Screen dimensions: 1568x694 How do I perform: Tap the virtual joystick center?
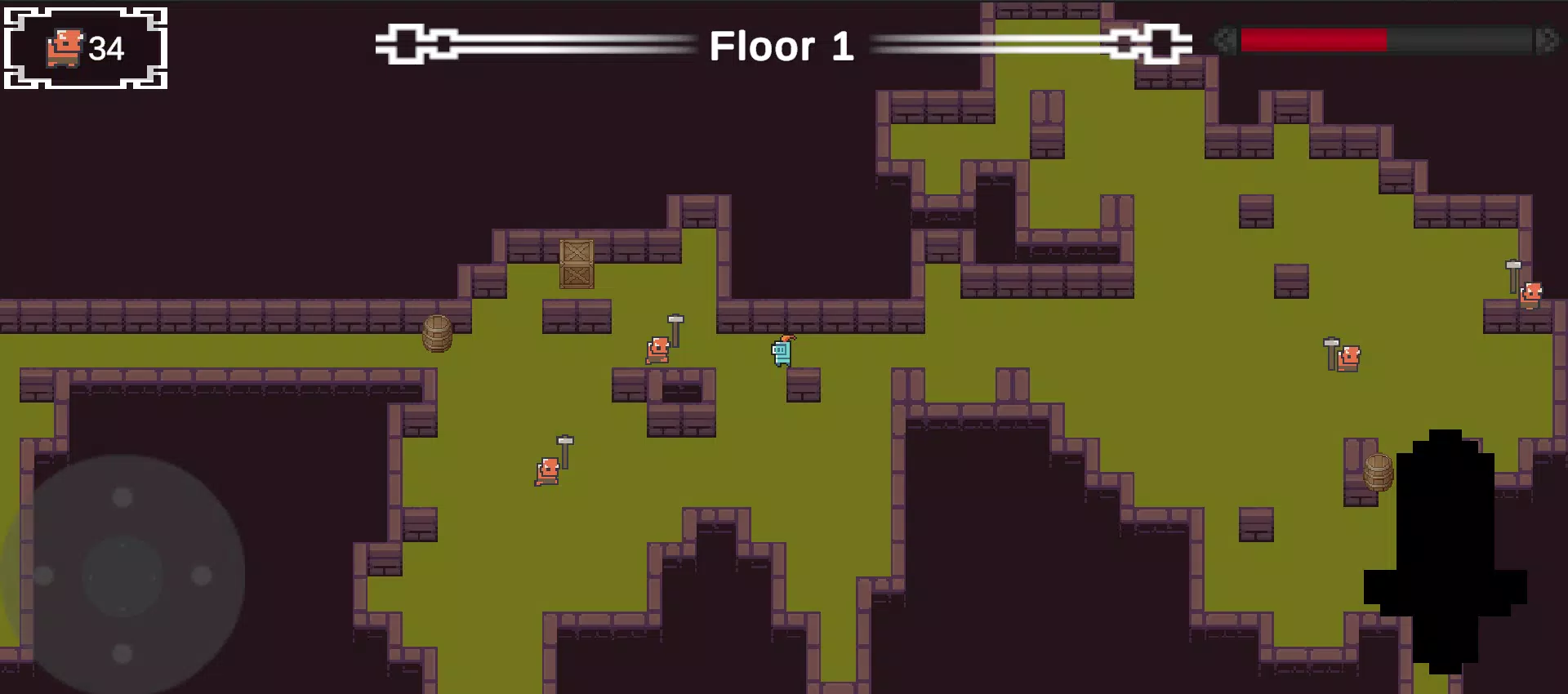click(121, 576)
